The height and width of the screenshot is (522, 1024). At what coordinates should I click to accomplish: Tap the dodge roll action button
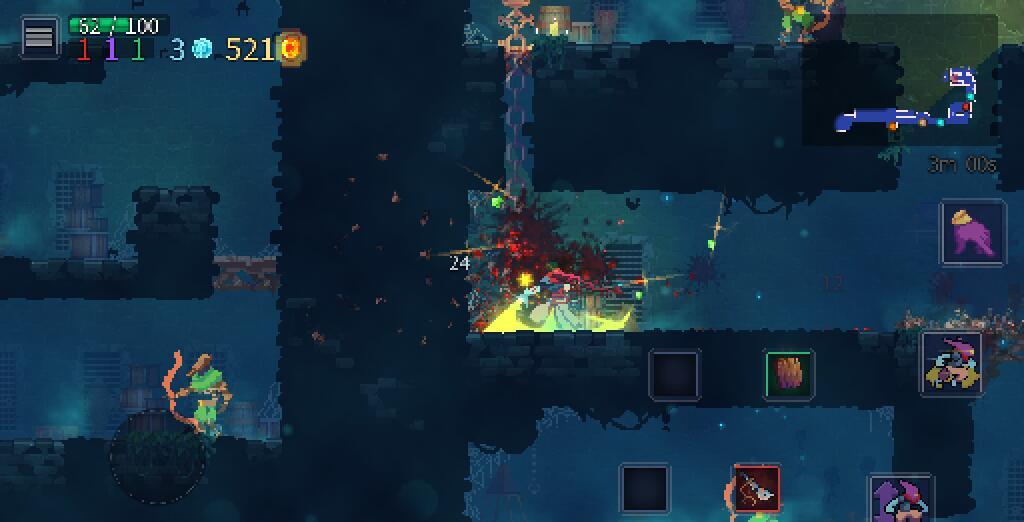pos(951,364)
